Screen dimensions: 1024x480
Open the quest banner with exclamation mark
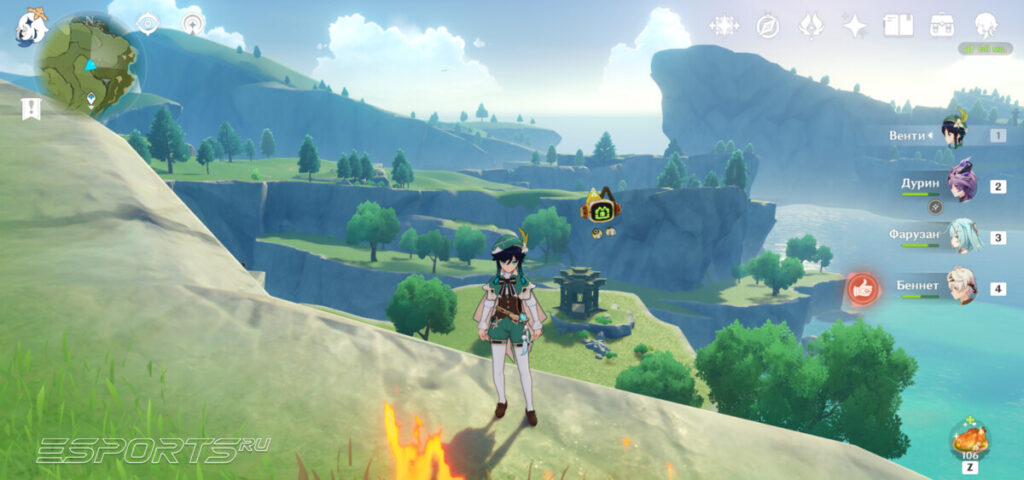tap(31, 109)
